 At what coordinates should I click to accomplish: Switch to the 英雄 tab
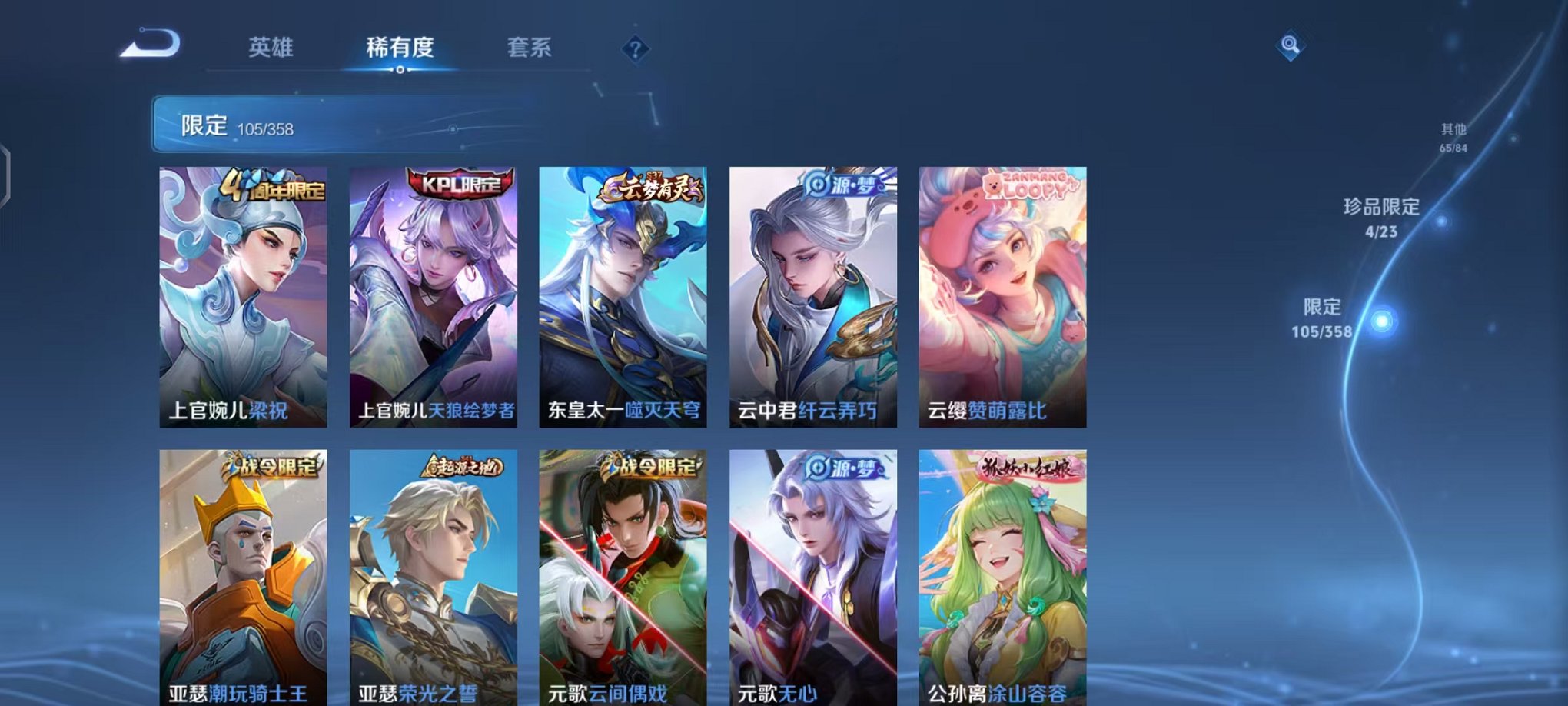[x=272, y=48]
